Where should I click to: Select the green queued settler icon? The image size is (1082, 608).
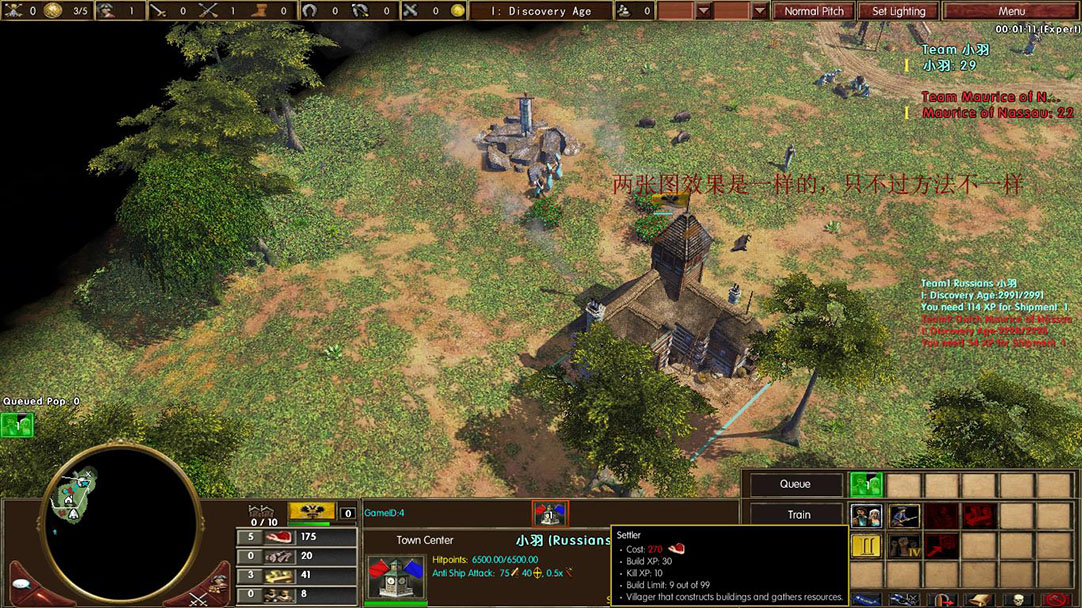point(866,484)
